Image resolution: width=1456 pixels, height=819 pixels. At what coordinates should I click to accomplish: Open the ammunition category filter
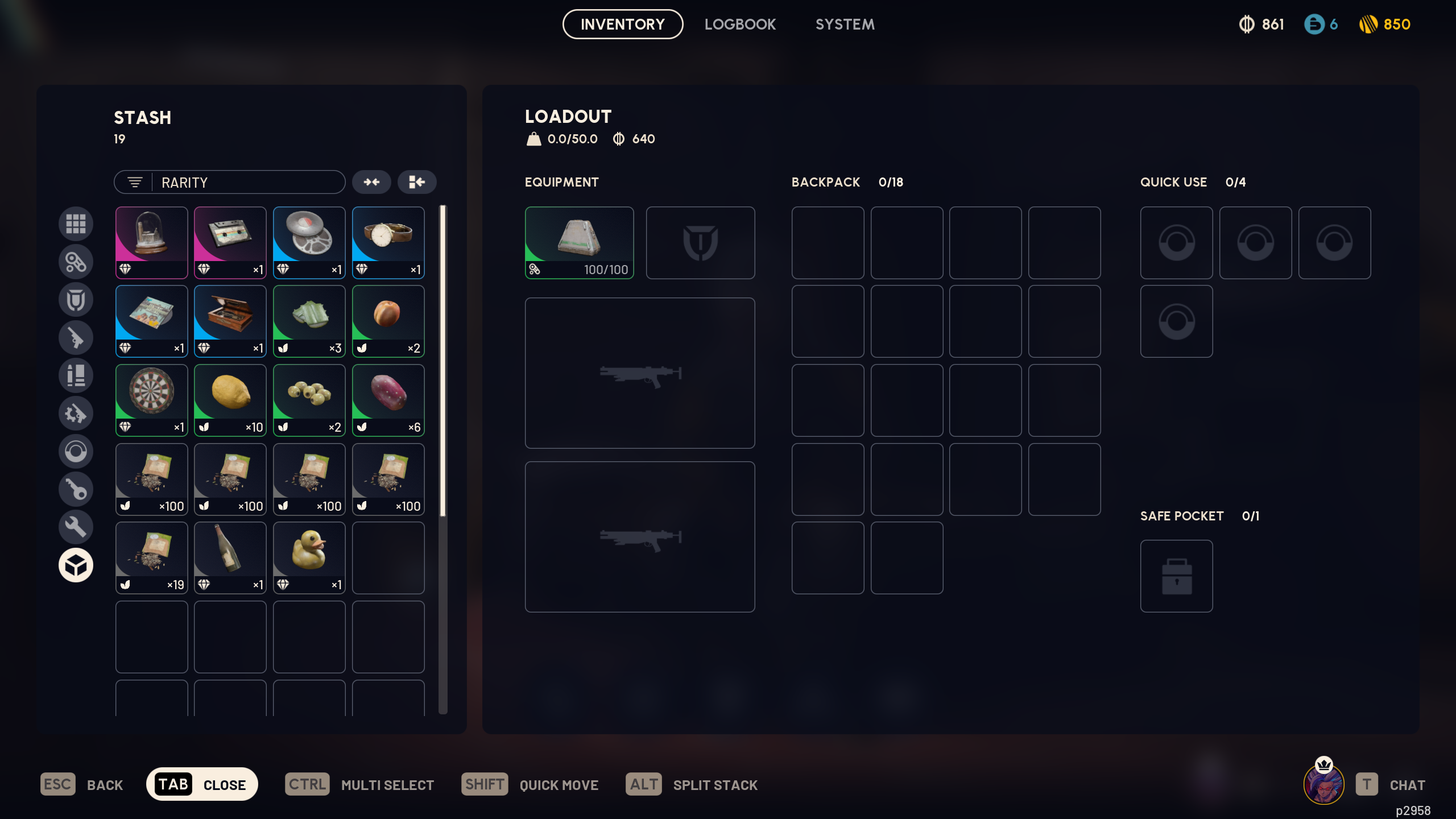pos(76,375)
